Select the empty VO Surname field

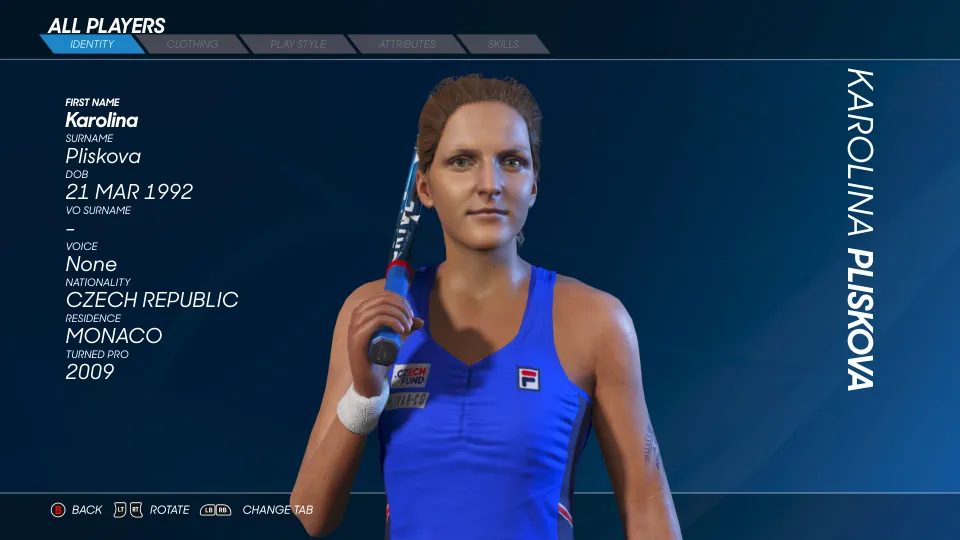point(71,228)
